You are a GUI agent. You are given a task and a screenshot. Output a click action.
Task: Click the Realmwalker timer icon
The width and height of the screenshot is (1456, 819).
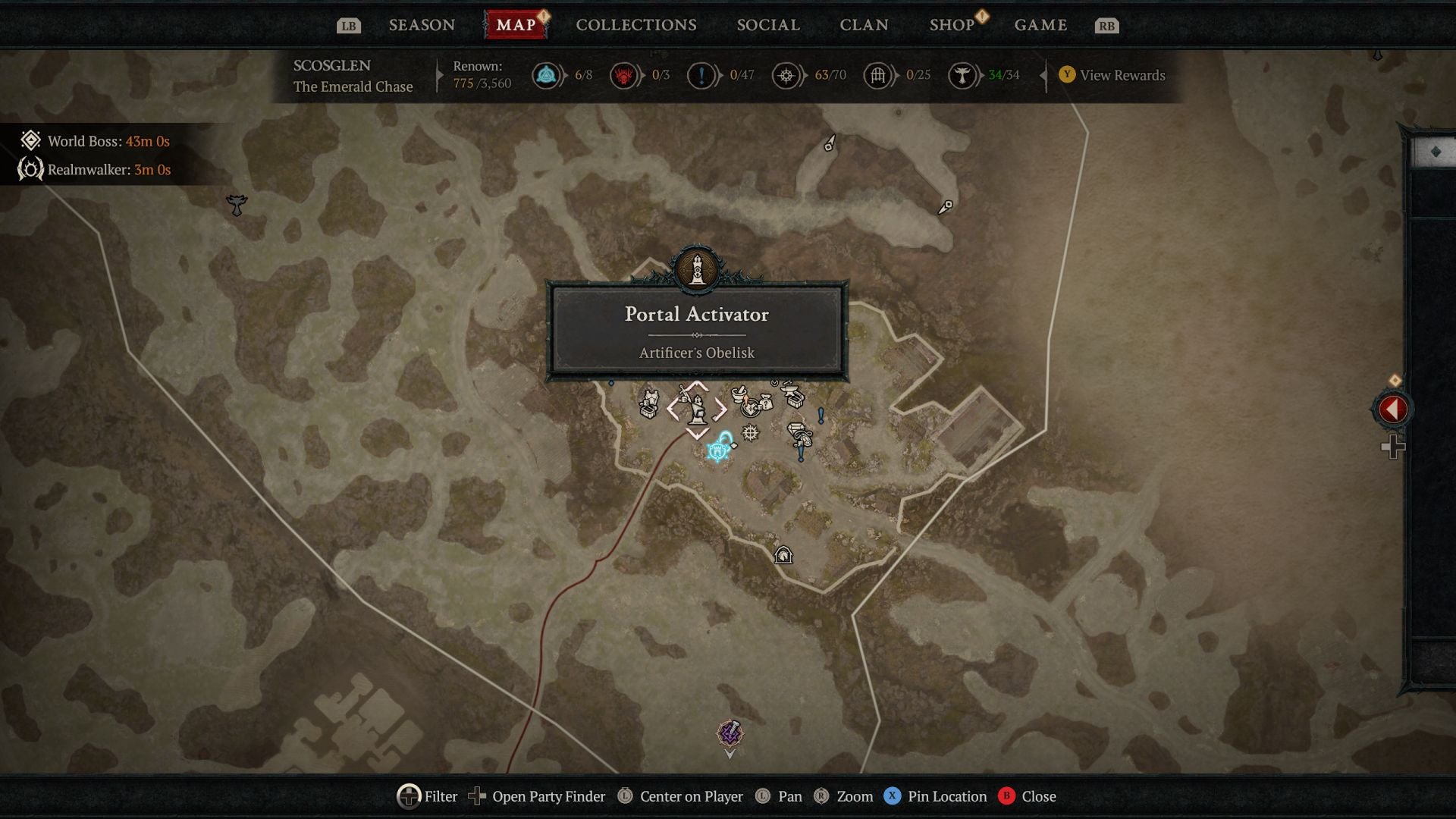pyautogui.click(x=30, y=170)
